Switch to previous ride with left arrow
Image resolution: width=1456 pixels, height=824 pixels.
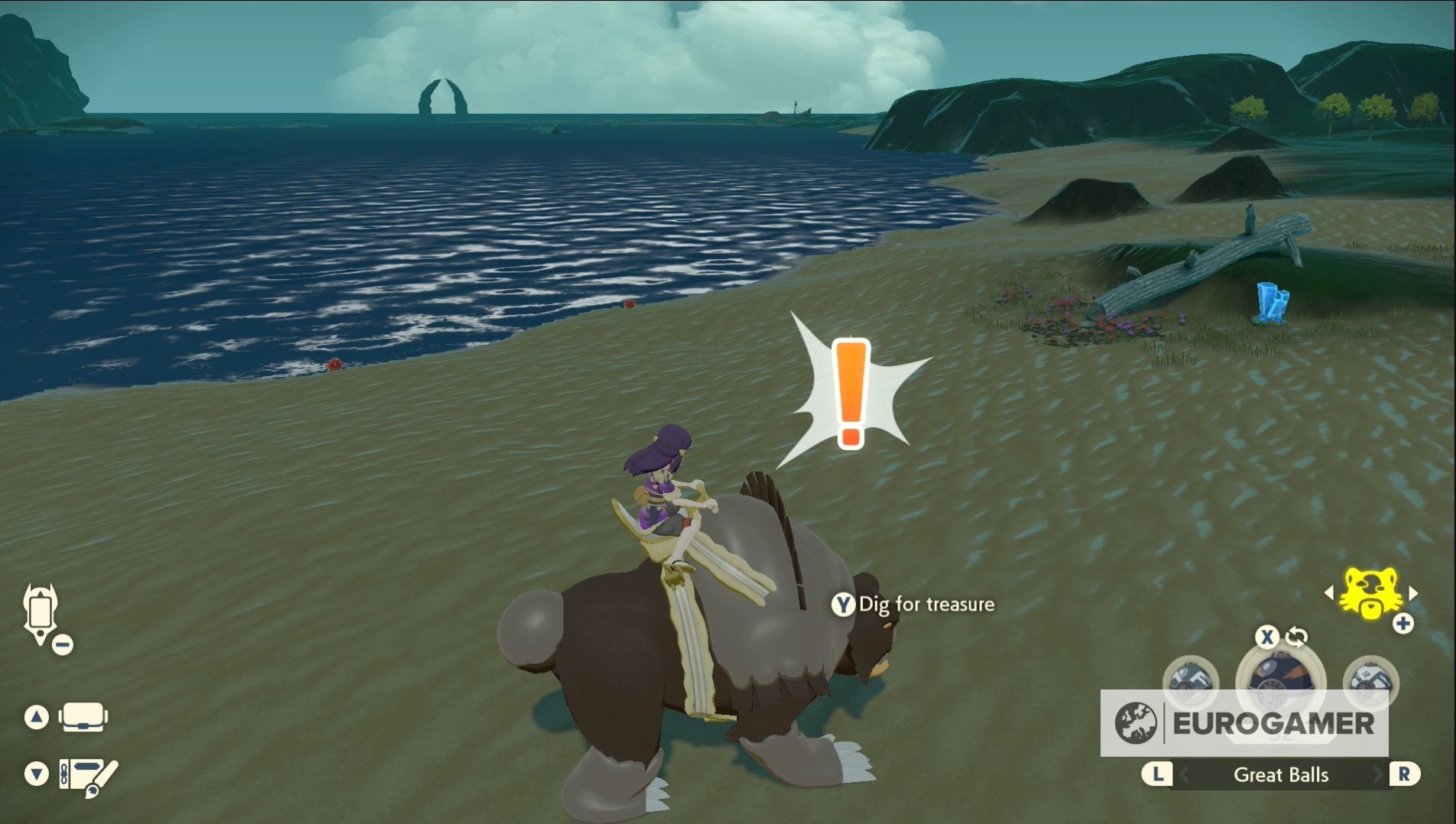click(x=1329, y=592)
